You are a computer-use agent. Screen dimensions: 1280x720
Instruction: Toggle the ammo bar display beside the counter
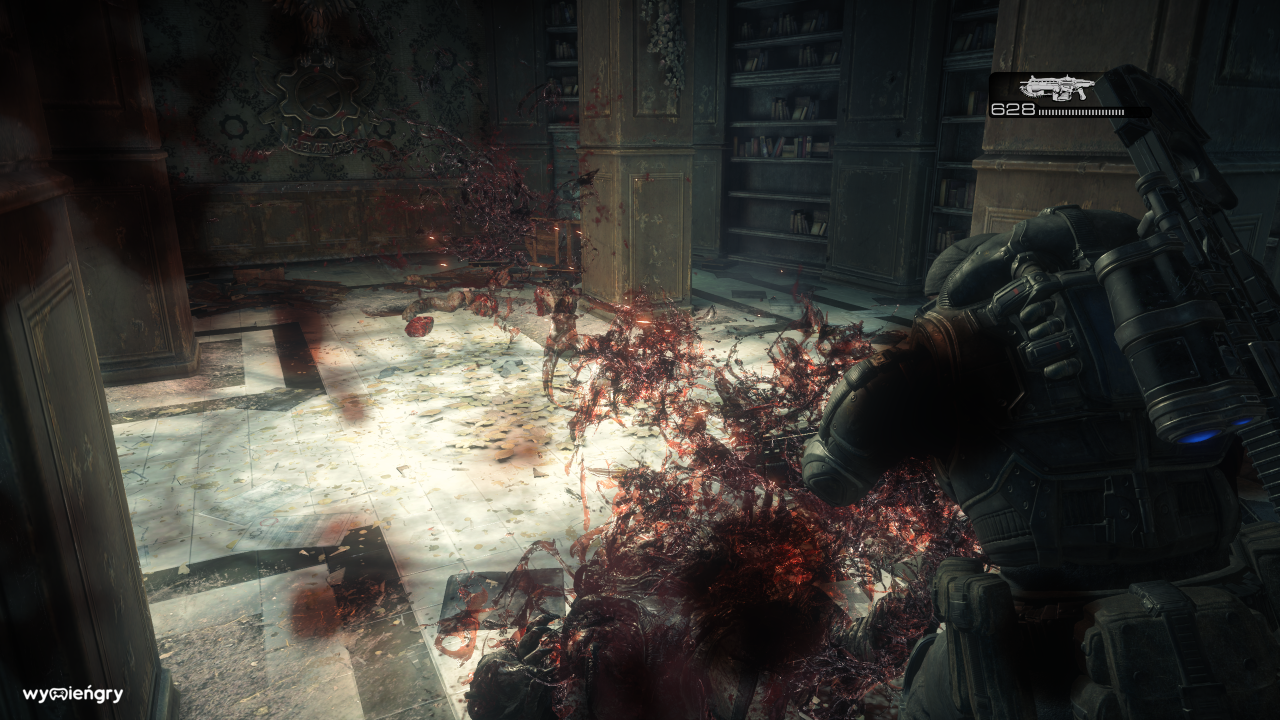point(1082,111)
